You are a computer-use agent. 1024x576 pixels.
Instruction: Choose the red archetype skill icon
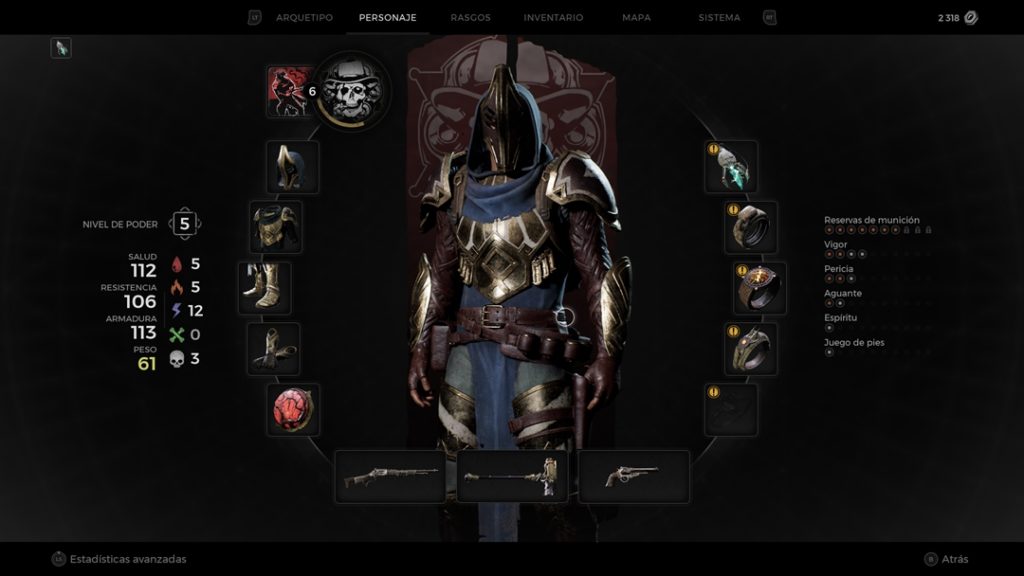click(x=290, y=91)
